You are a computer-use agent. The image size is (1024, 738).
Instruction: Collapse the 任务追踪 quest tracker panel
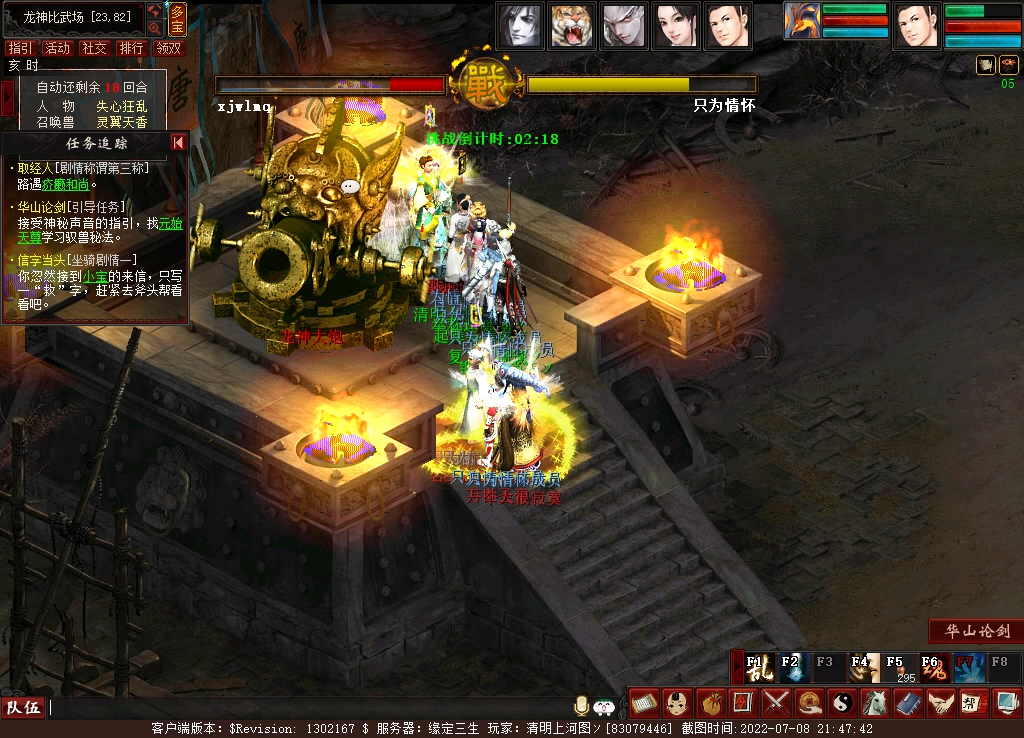tap(178, 142)
